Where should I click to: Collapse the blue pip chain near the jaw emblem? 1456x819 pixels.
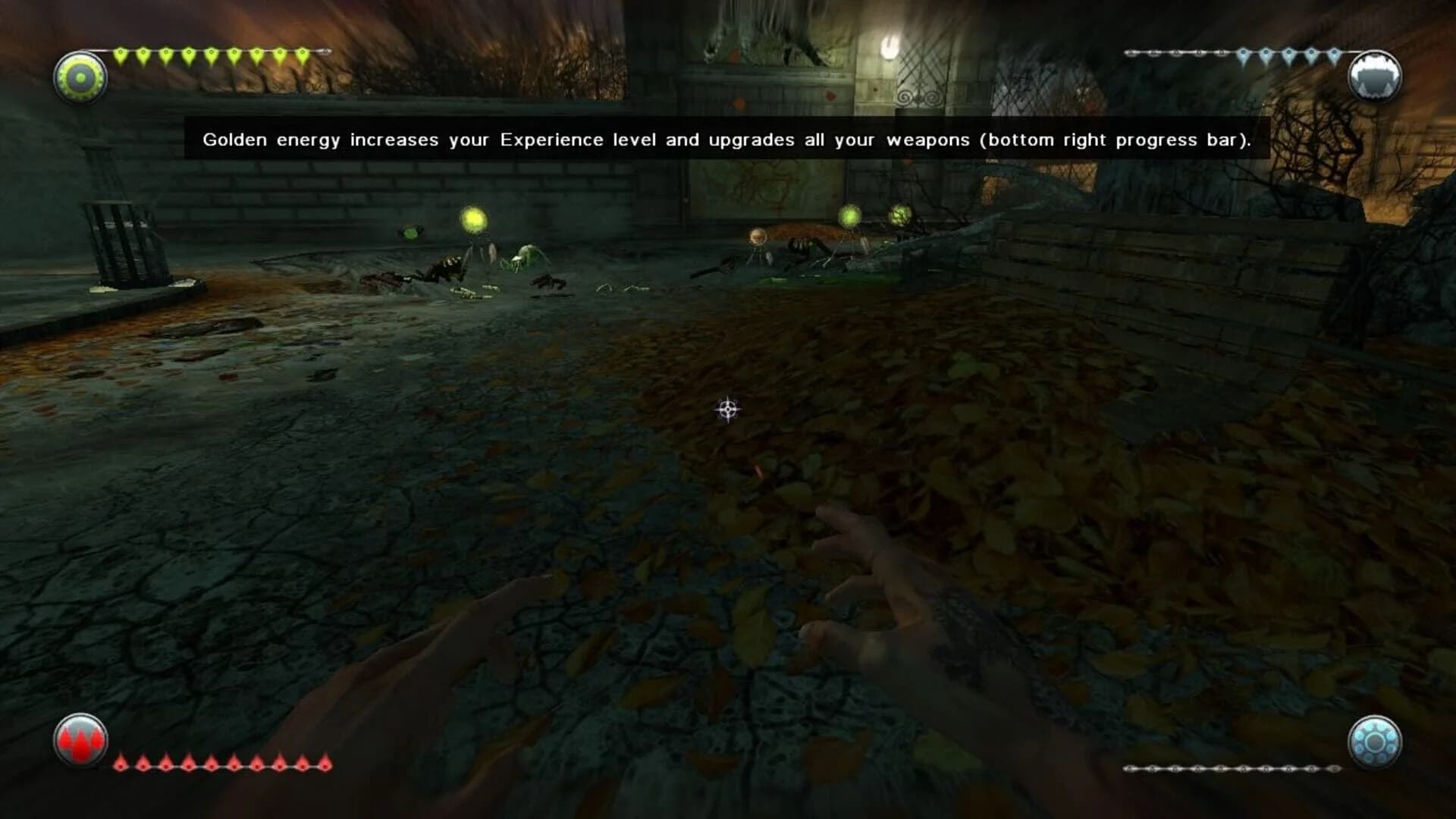[1244, 52]
